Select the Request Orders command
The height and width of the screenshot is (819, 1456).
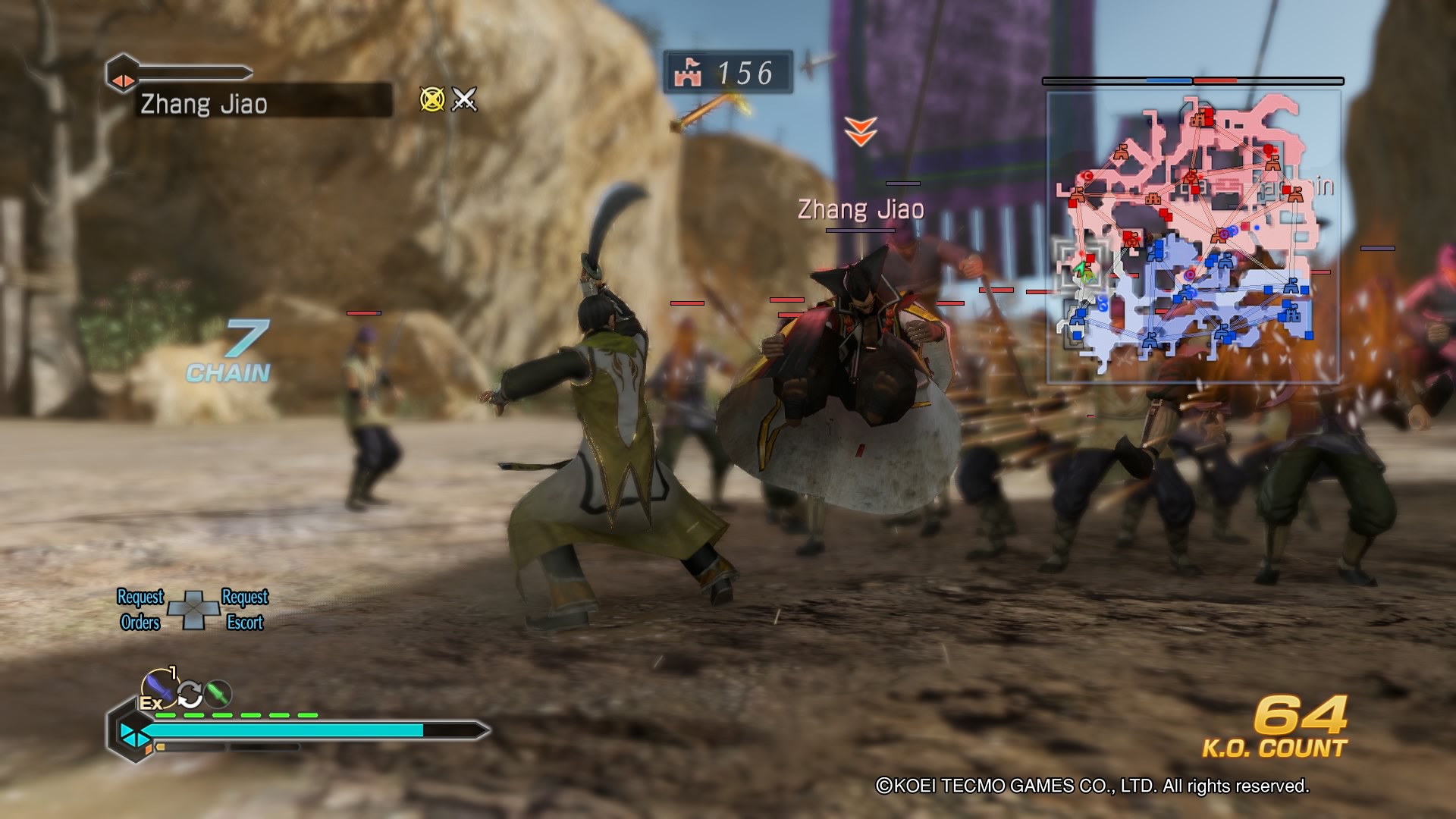pos(140,610)
